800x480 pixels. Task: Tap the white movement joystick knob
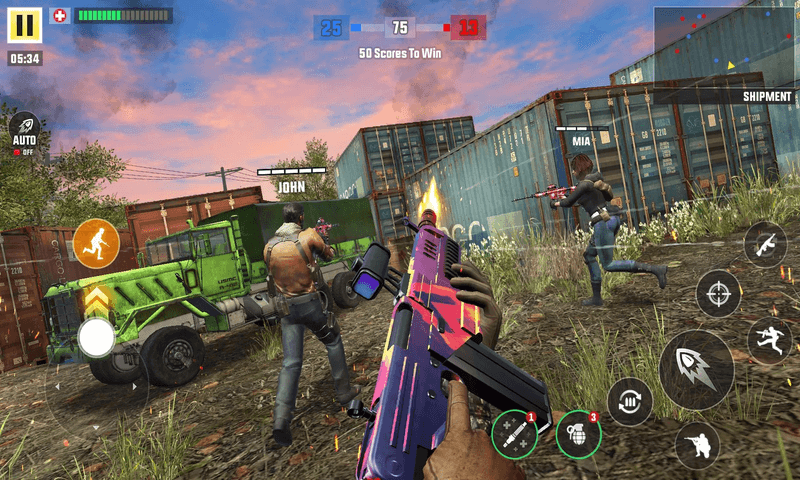tap(96, 338)
